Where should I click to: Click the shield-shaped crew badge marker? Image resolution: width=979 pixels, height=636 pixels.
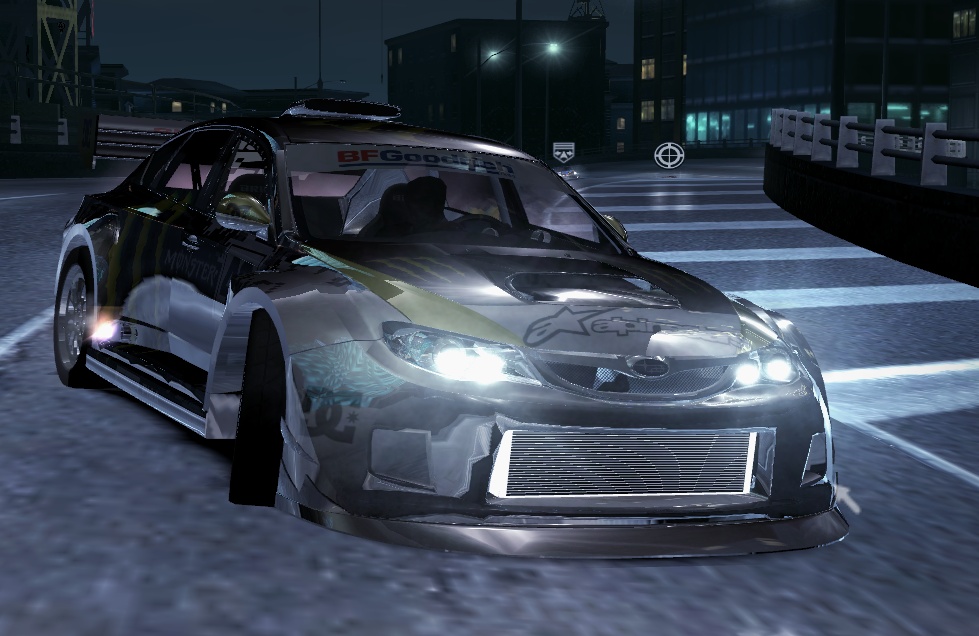(x=563, y=151)
